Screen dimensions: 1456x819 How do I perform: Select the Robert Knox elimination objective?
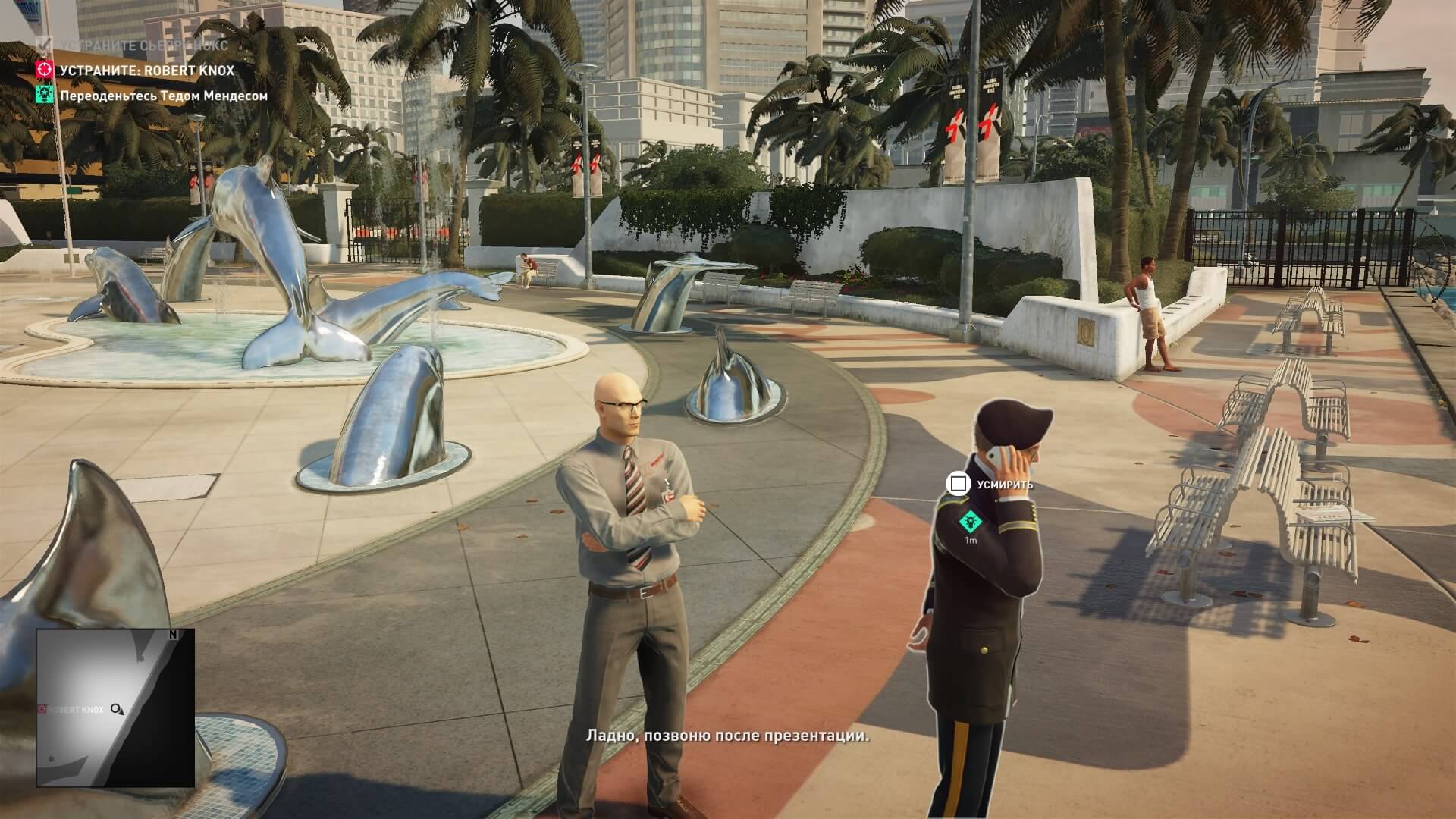(x=146, y=71)
